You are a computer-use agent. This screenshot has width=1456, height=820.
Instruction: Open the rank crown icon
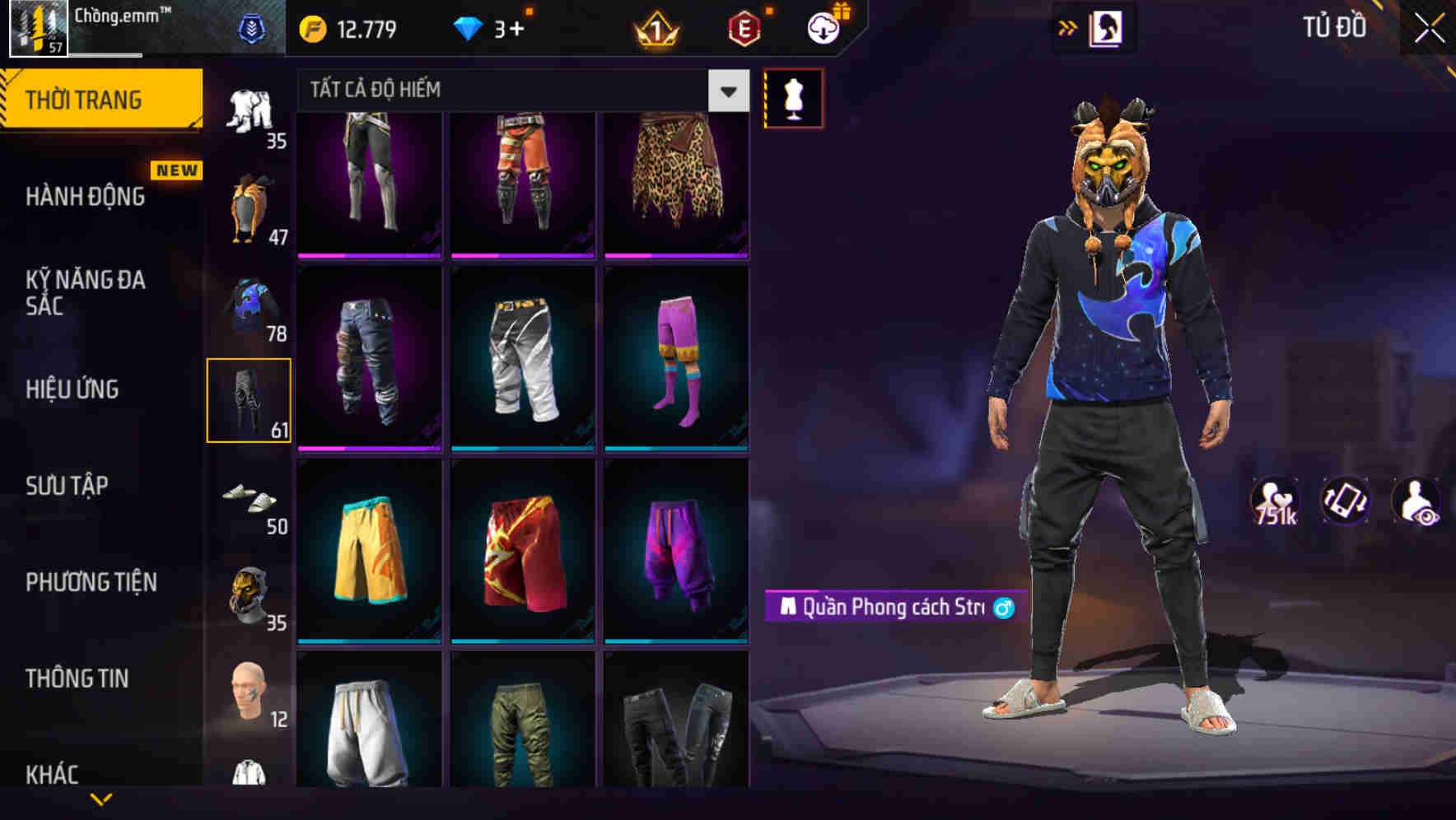click(x=655, y=27)
